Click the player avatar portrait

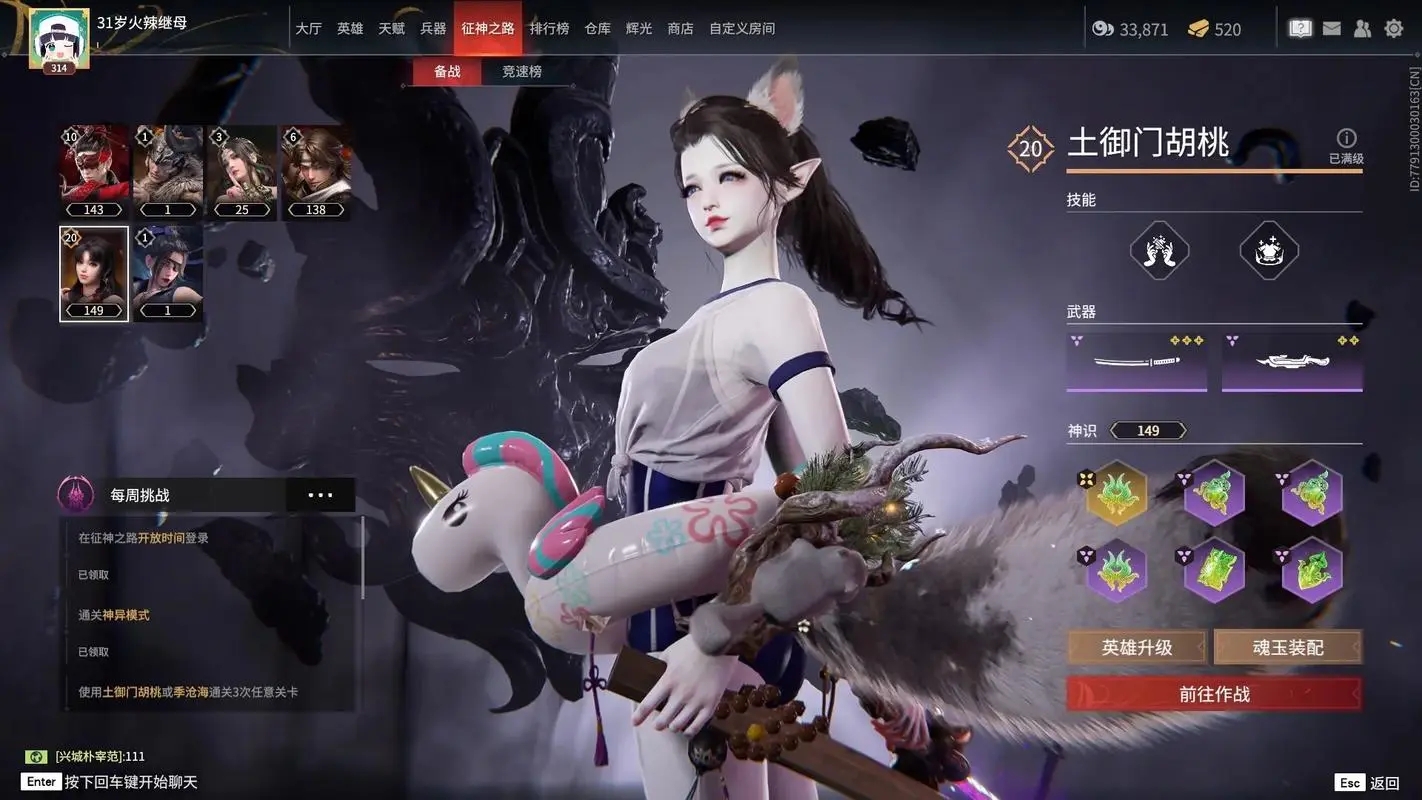59,38
